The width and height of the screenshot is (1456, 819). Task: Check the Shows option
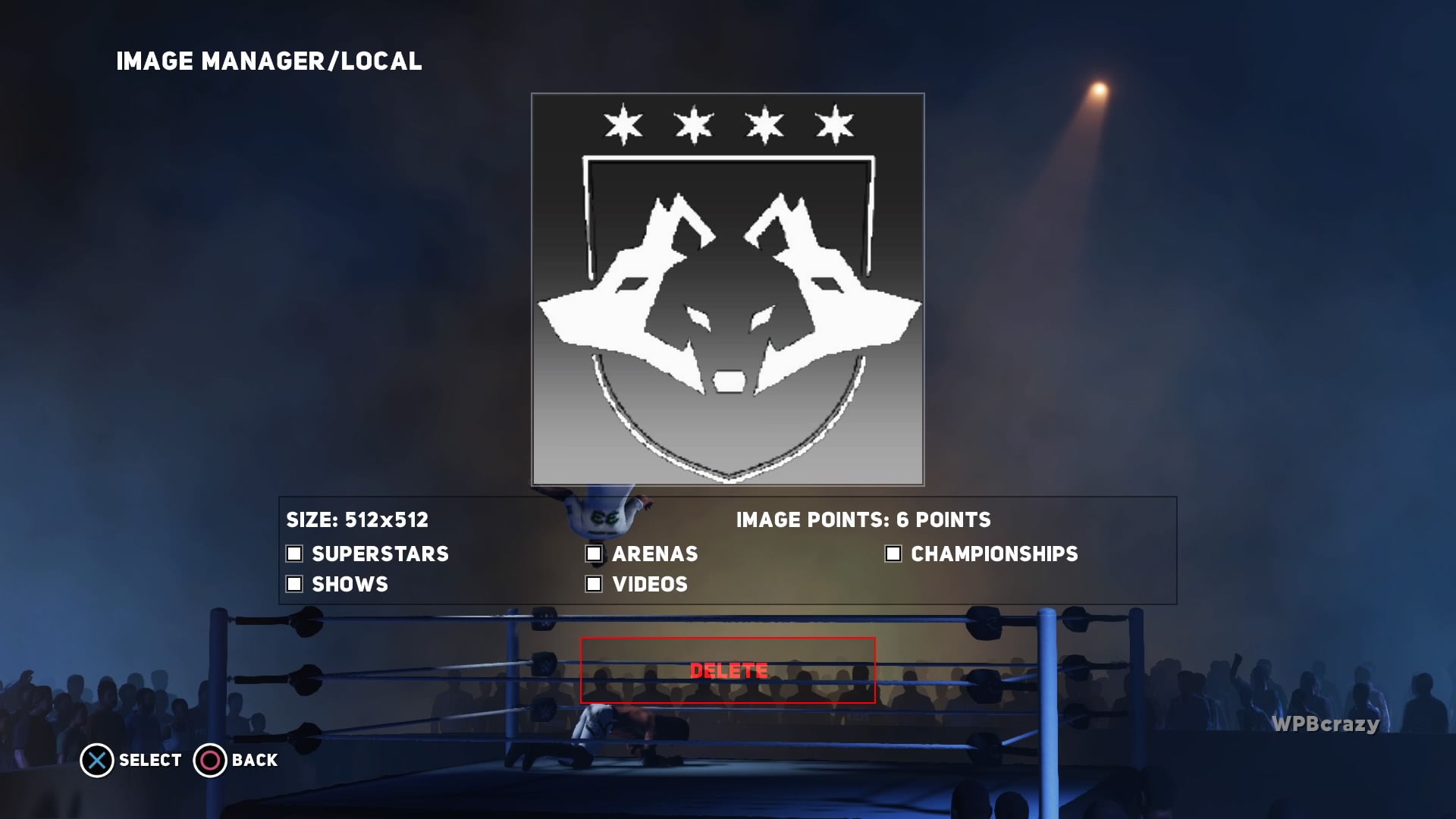click(294, 584)
